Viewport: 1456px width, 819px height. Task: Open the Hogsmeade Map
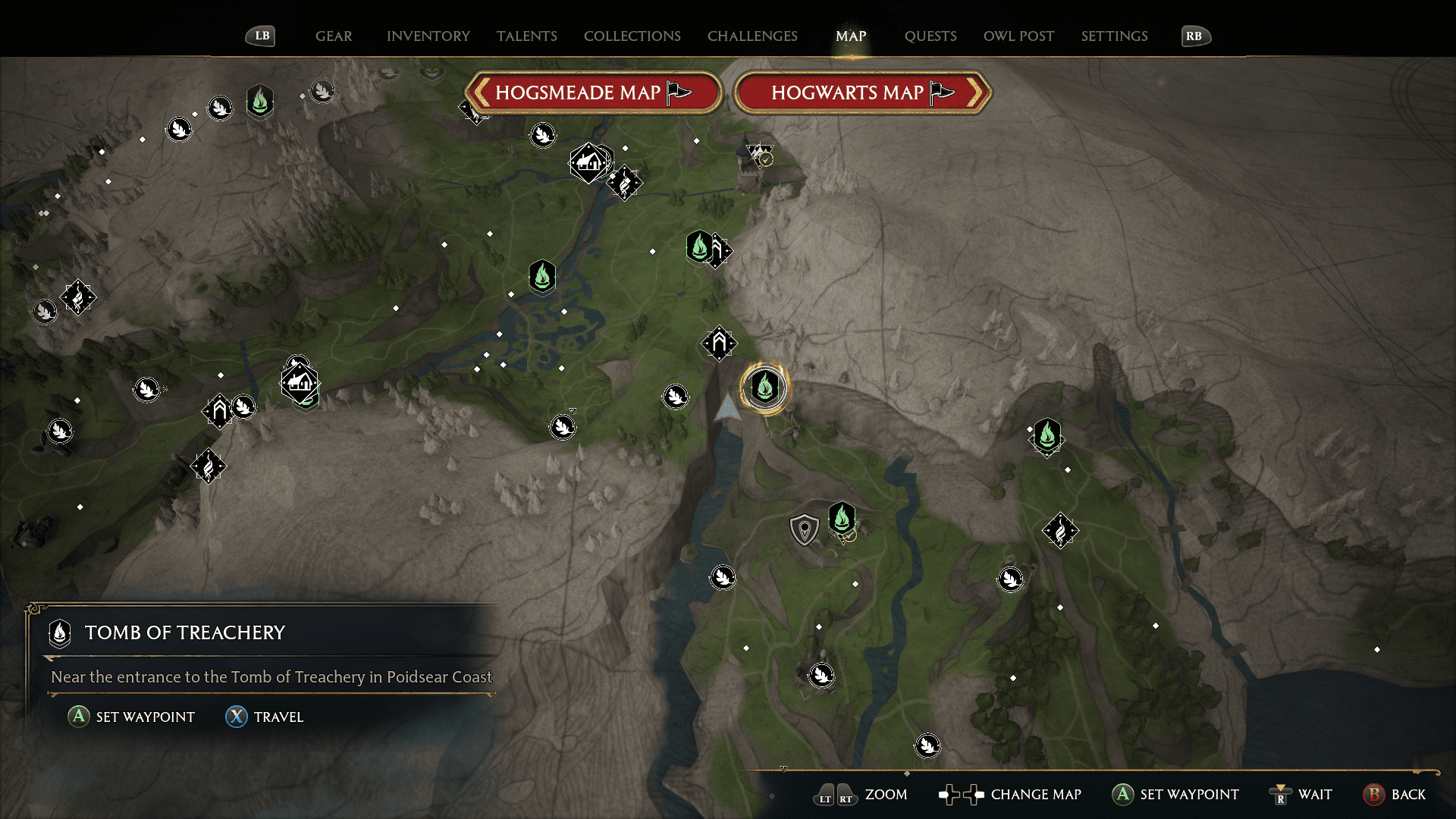click(x=594, y=93)
